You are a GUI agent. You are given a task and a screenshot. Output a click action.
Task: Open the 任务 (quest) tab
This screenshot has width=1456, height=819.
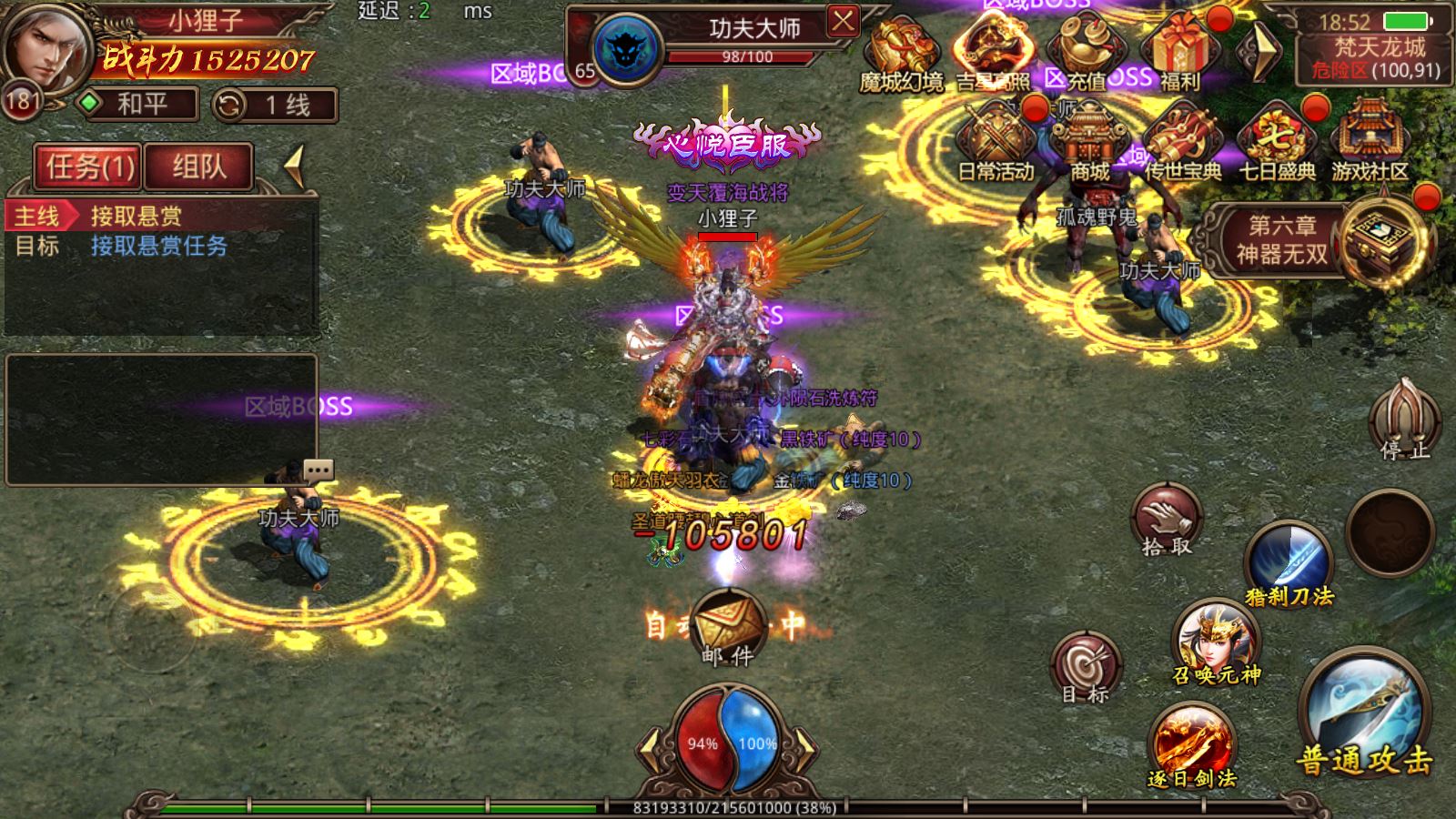tap(88, 167)
